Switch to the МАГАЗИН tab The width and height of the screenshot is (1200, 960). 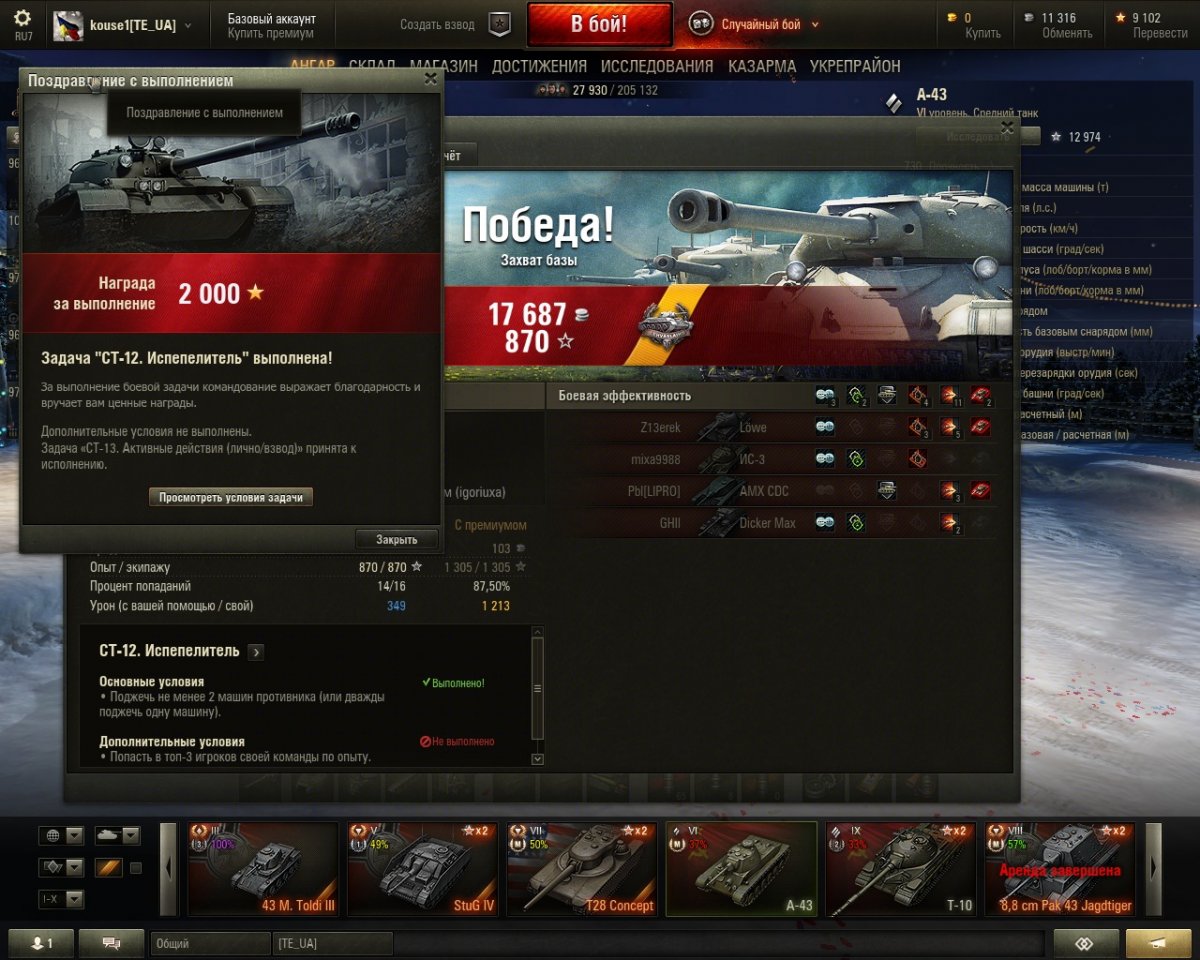pos(443,66)
